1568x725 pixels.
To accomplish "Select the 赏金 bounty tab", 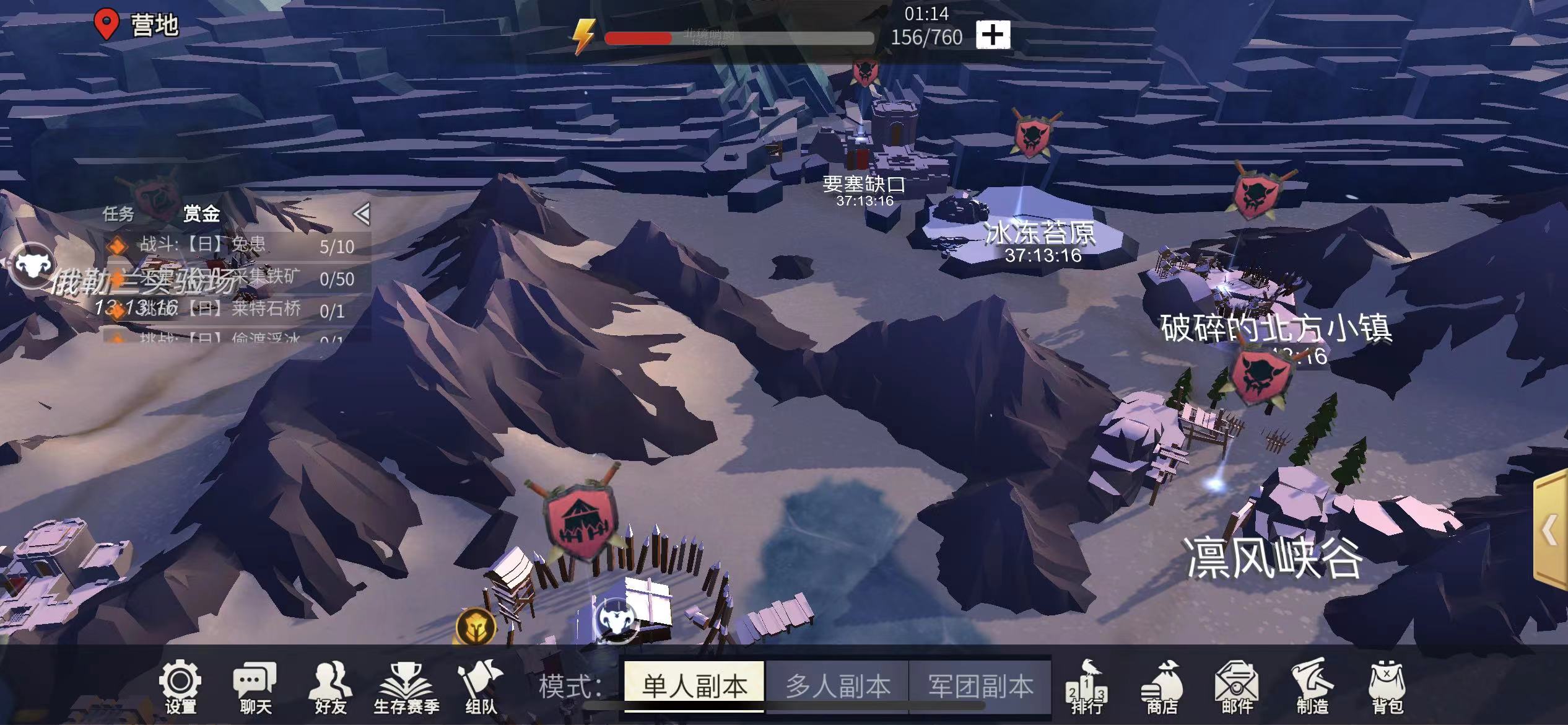I will click(201, 214).
